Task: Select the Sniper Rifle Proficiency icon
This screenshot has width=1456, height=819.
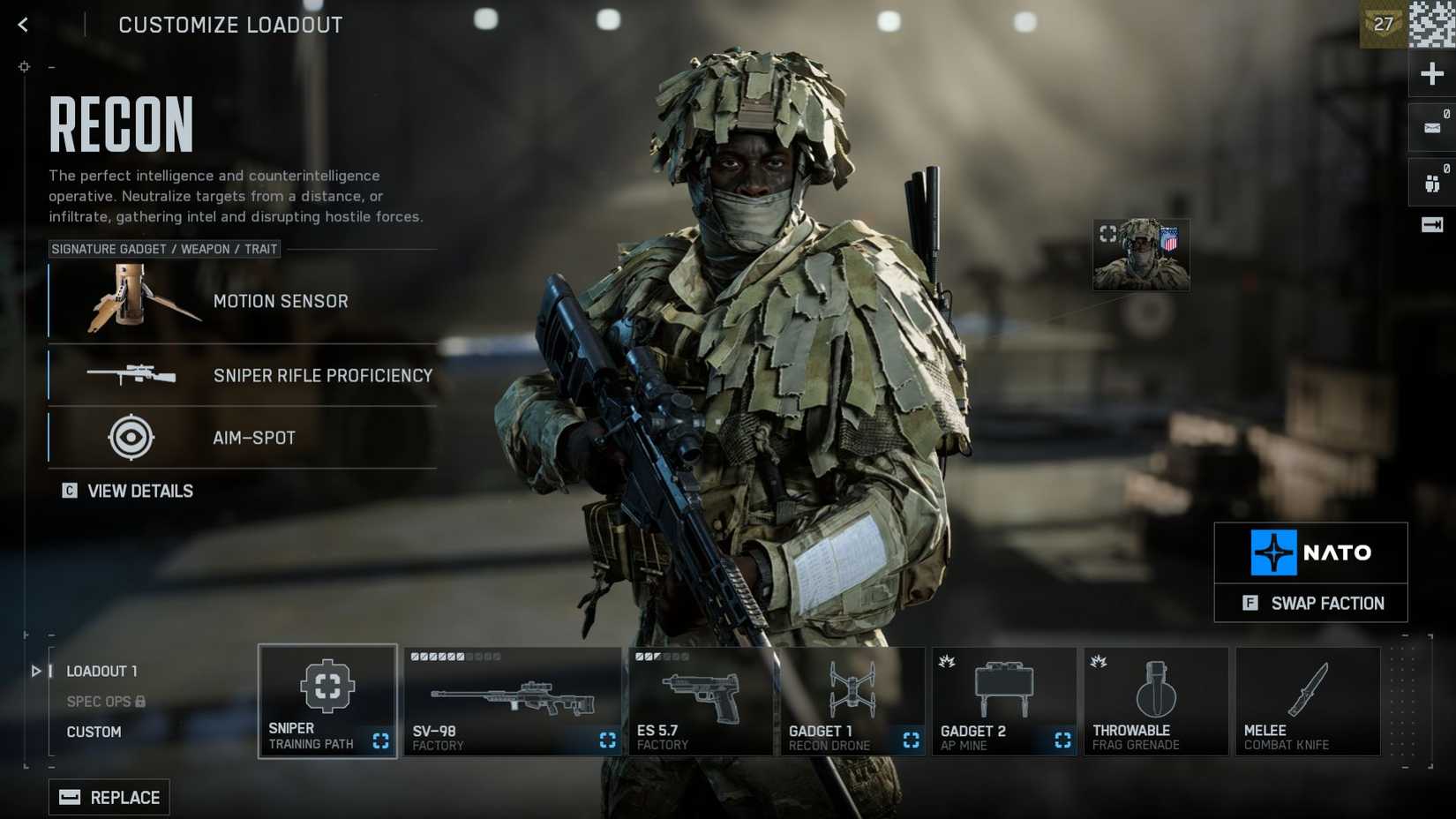Action: pos(131,375)
